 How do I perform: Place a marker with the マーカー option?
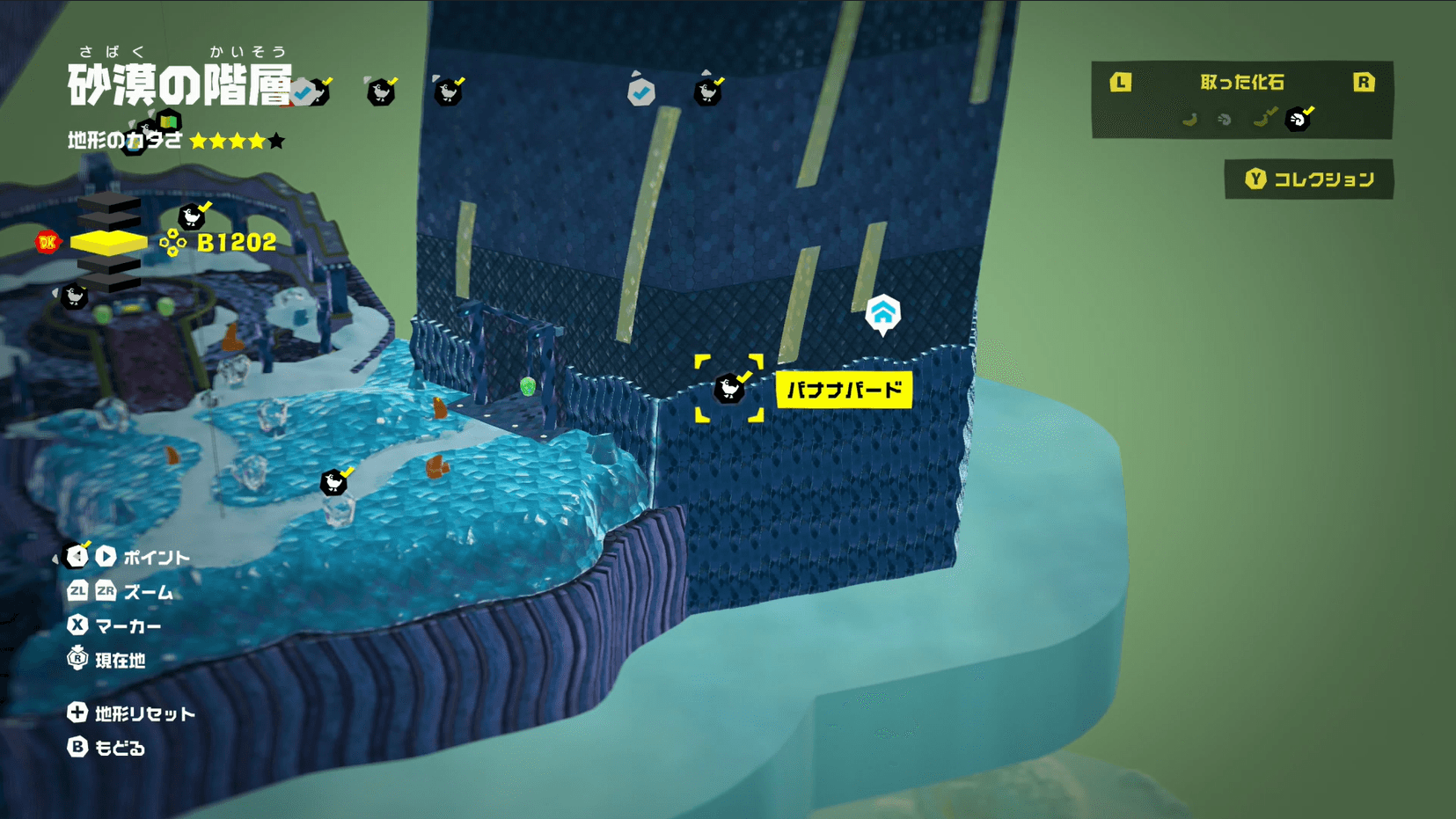(114, 625)
